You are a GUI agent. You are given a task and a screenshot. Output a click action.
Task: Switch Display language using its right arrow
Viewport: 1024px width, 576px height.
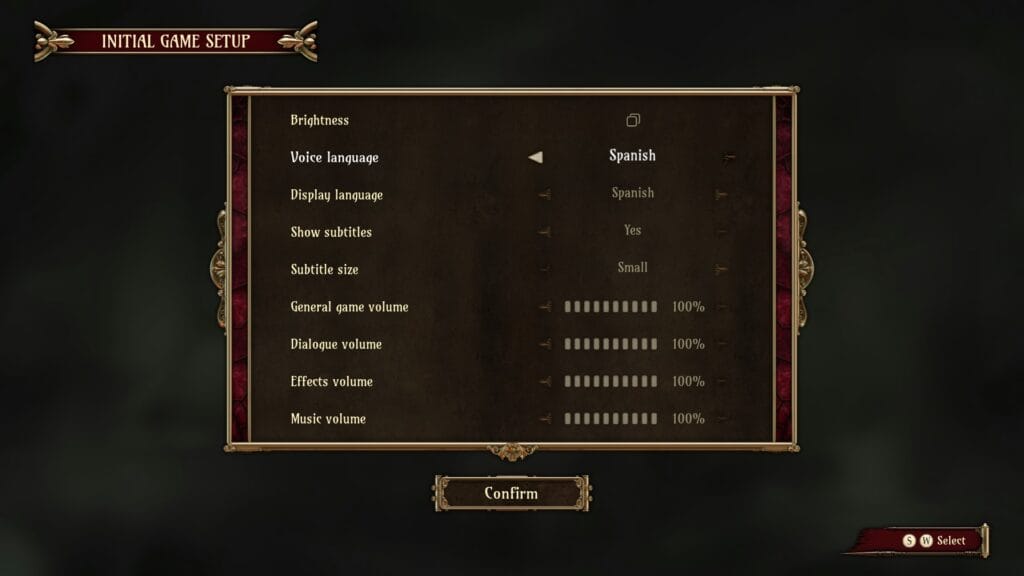pyautogui.click(x=721, y=194)
